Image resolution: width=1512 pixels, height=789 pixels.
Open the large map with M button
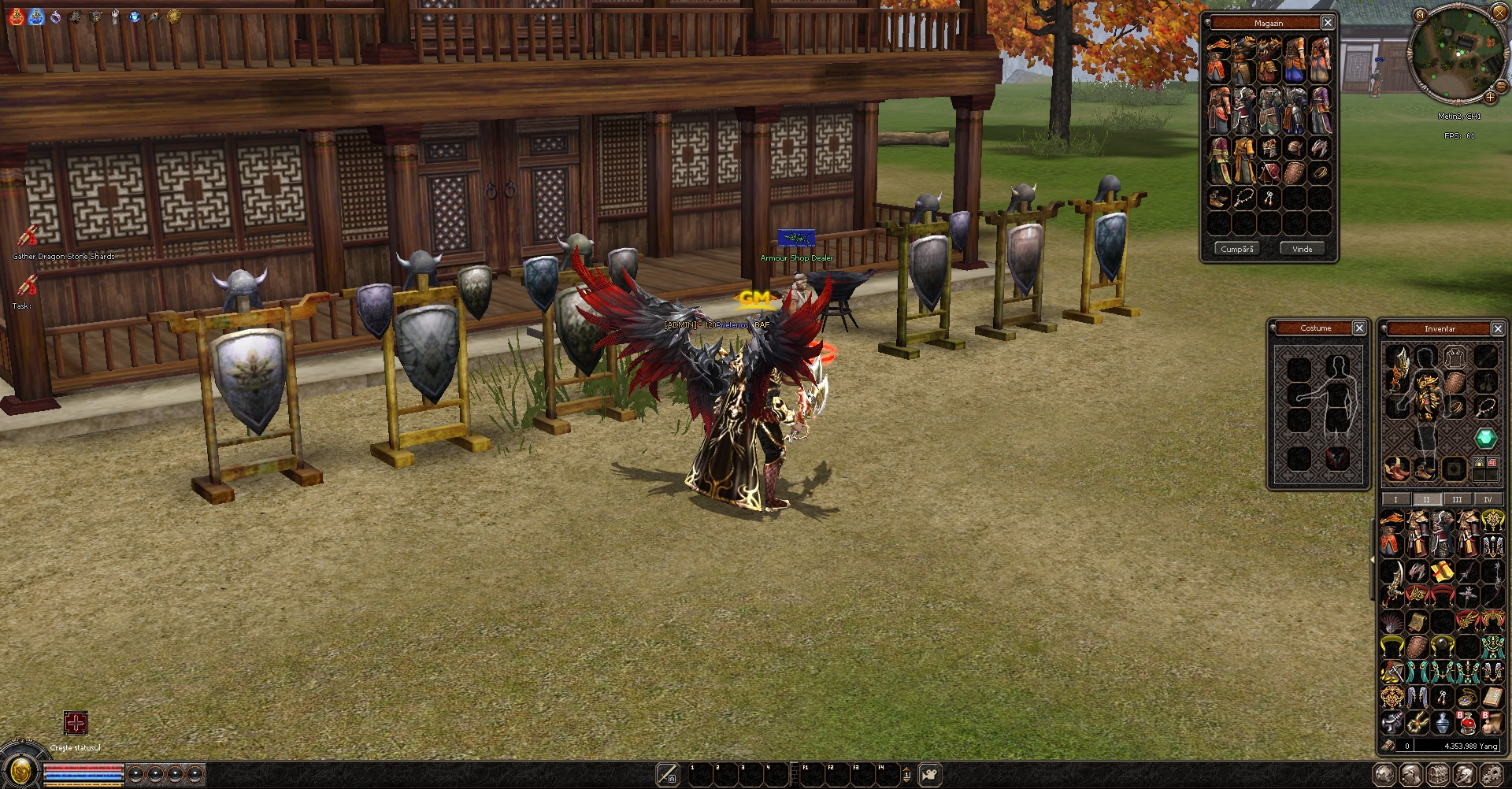[x=1420, y=14]
